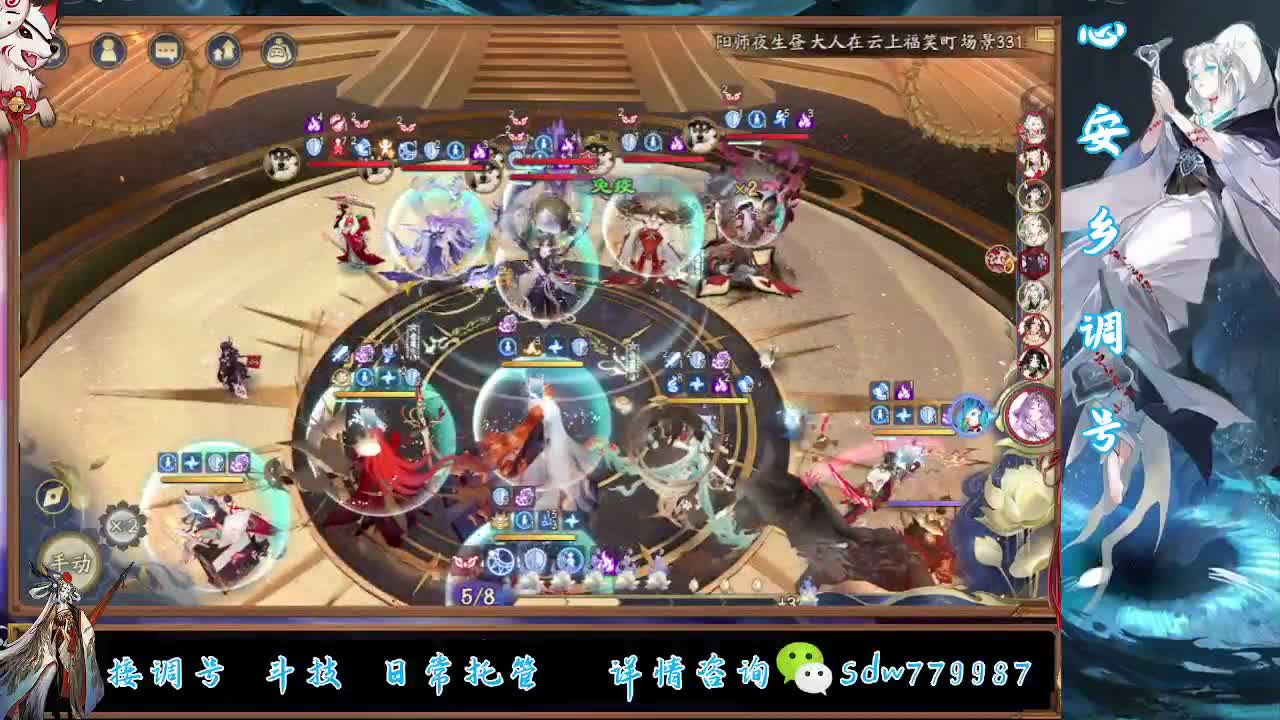Click the 兔妖 enemy name label

(613, 185)
